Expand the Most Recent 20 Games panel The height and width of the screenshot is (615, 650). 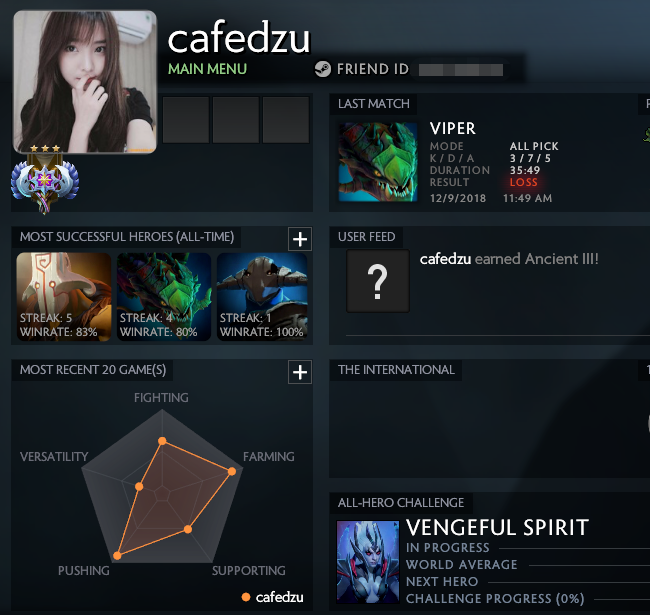click(299, 372)
